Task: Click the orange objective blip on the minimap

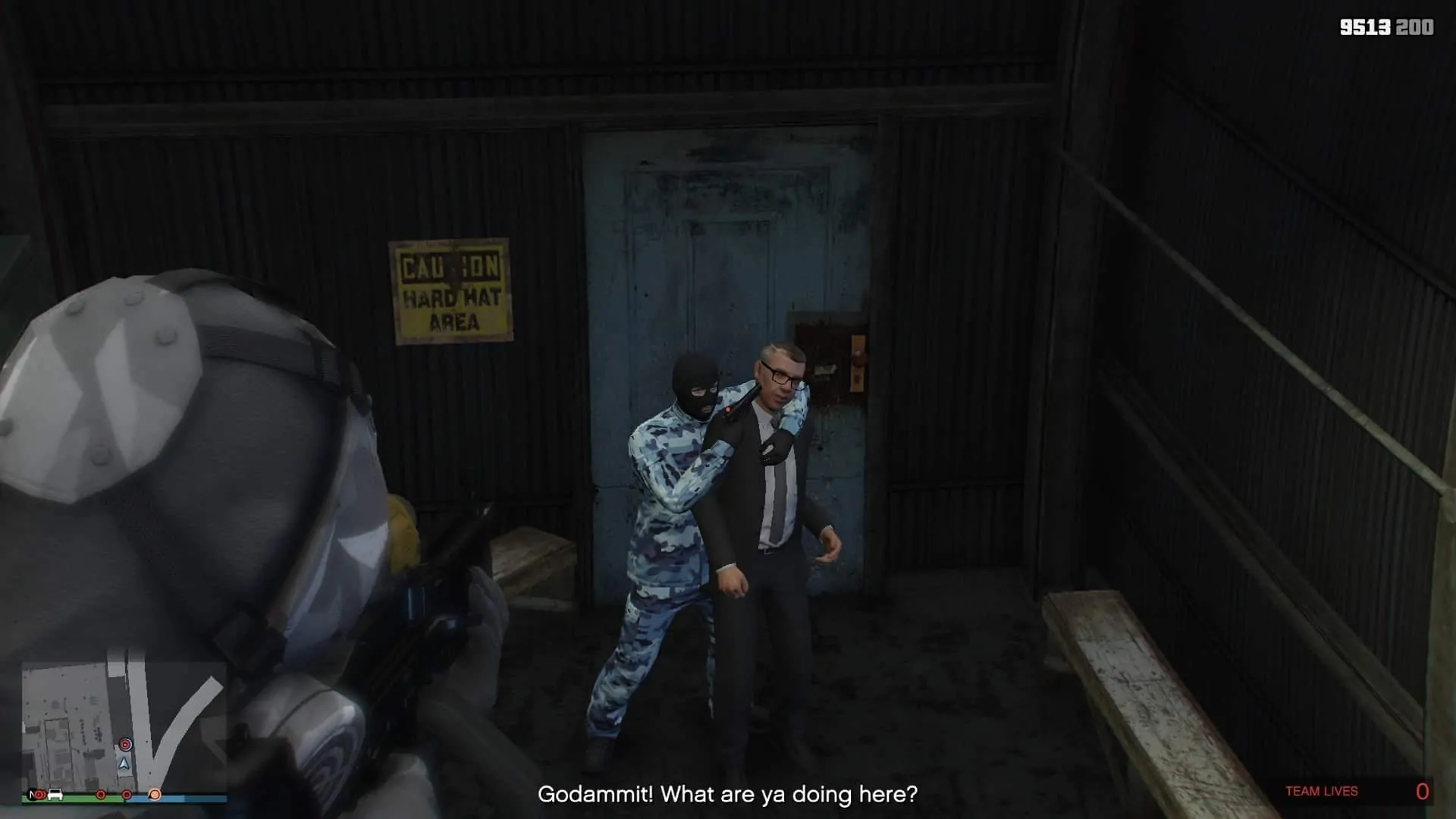Action: click(x=155, y=795)
